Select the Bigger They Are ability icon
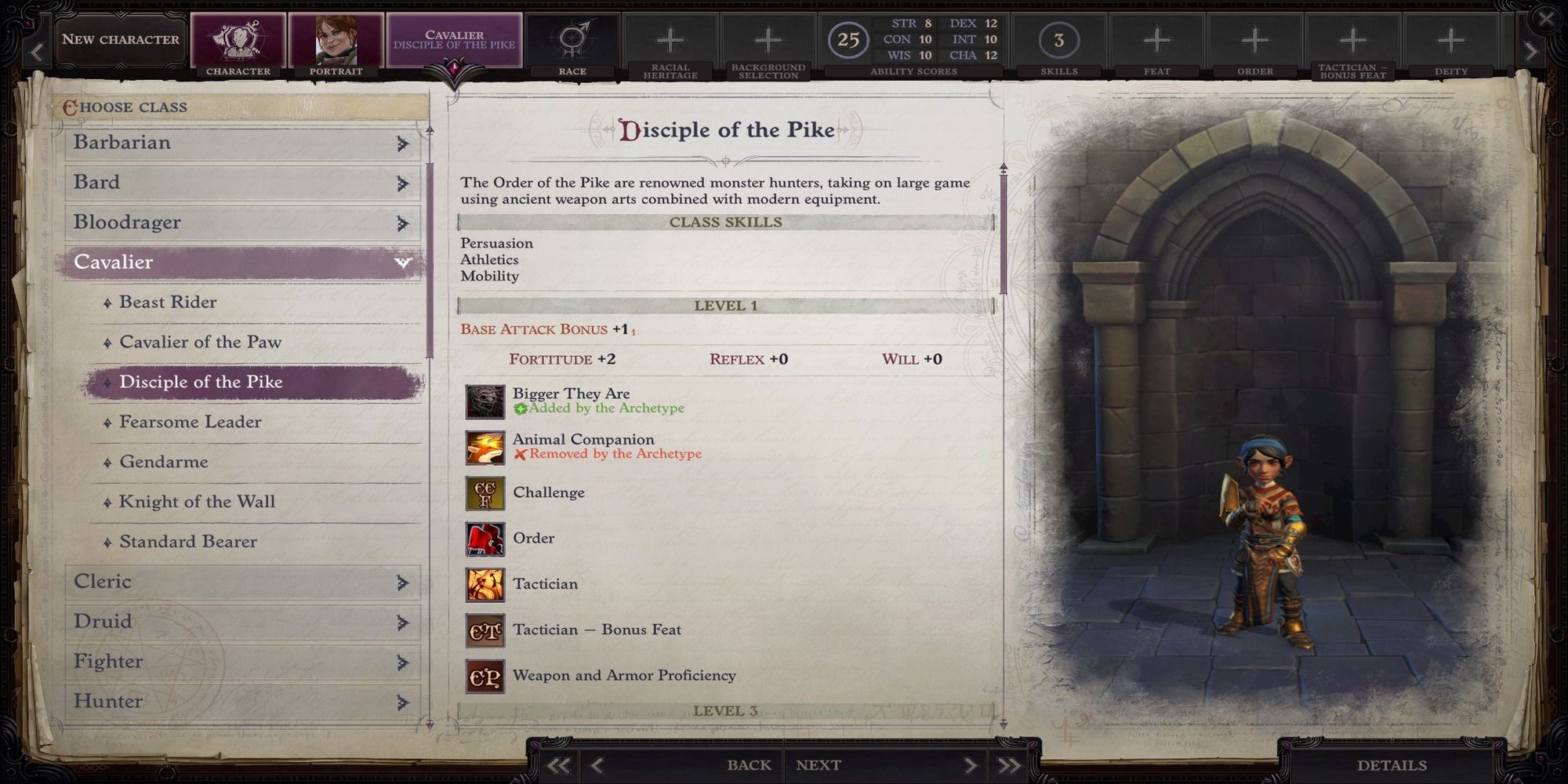This screenshot has width=1568, height=784. pos(485,400)
